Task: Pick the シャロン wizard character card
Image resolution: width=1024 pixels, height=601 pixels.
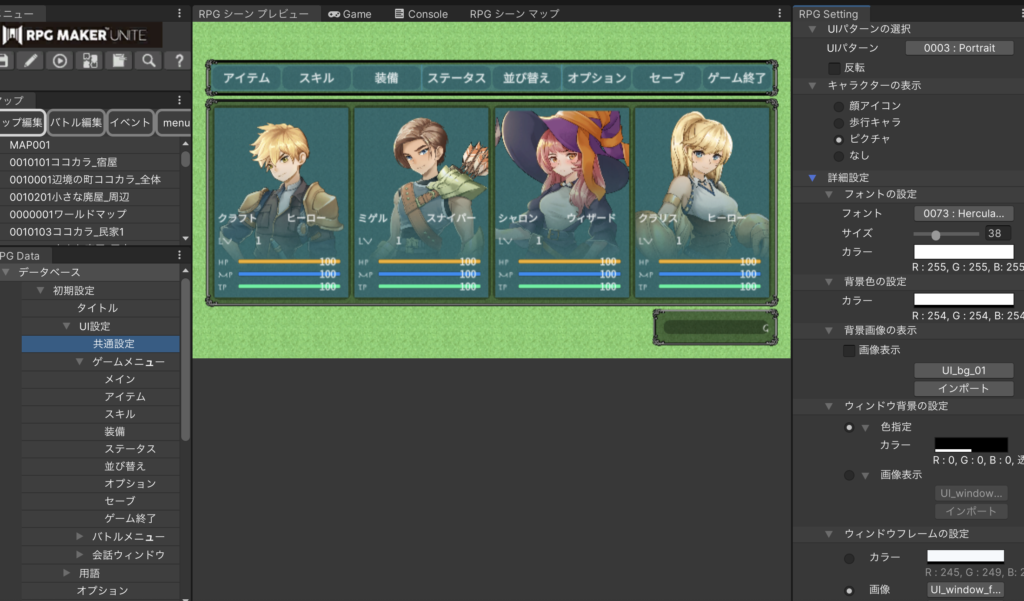Action: click(562, 201)
